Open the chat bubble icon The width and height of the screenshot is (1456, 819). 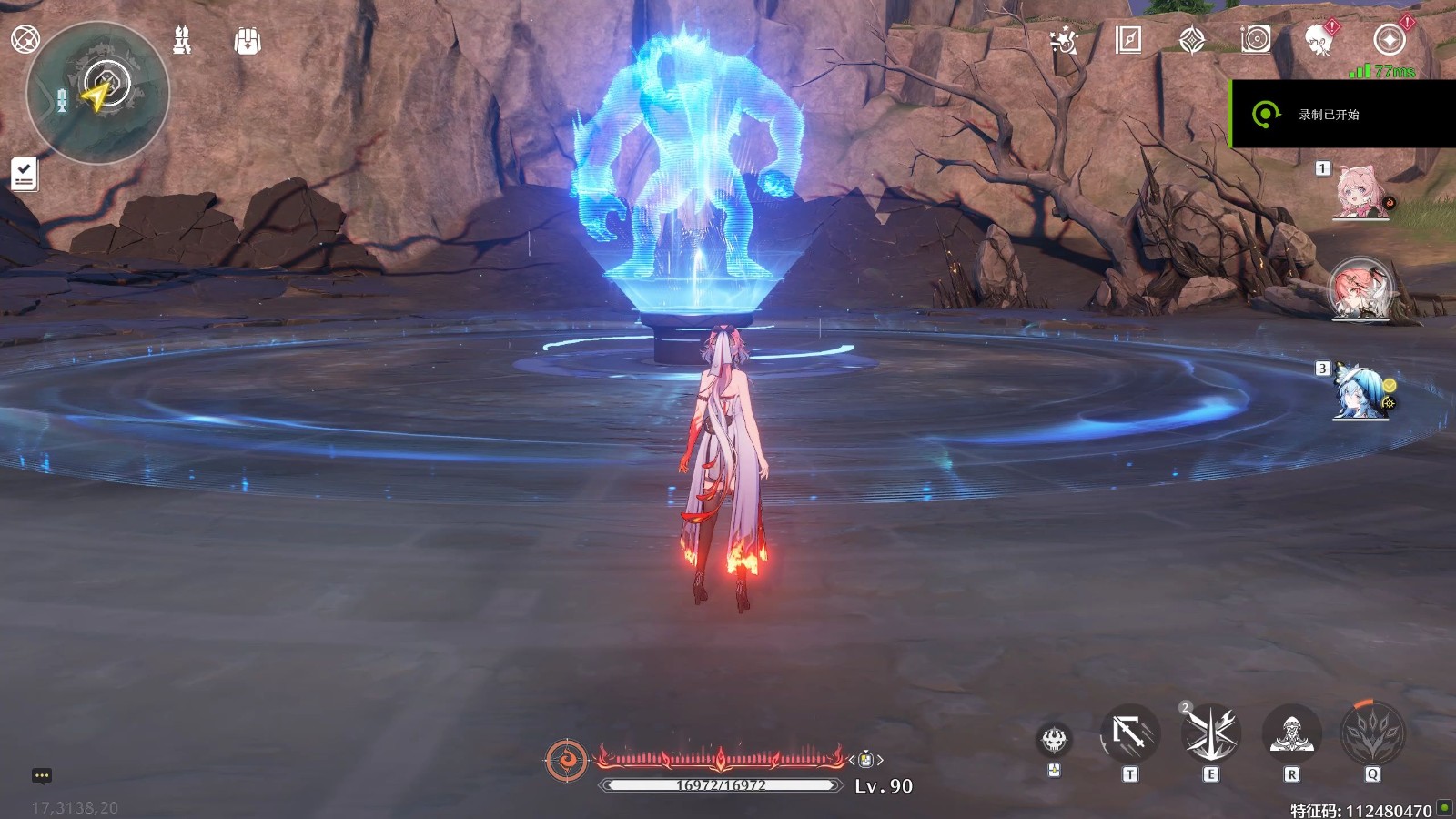click(x=42, y=776)
